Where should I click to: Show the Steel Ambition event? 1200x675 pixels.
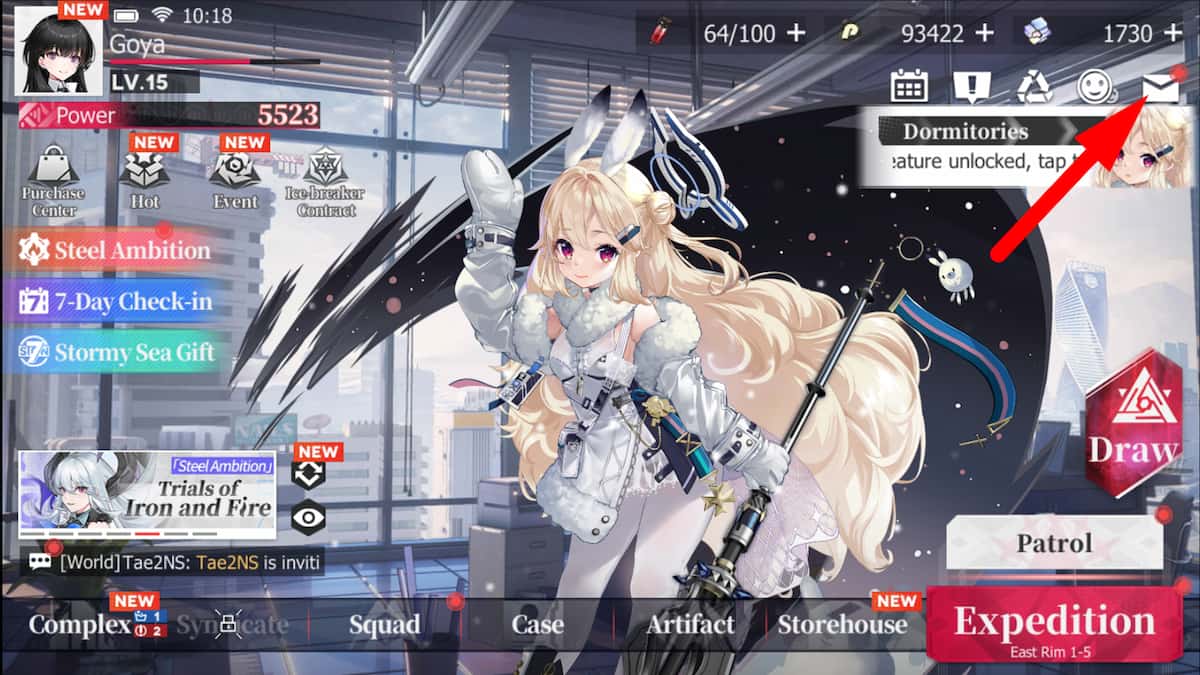[118, 250]
